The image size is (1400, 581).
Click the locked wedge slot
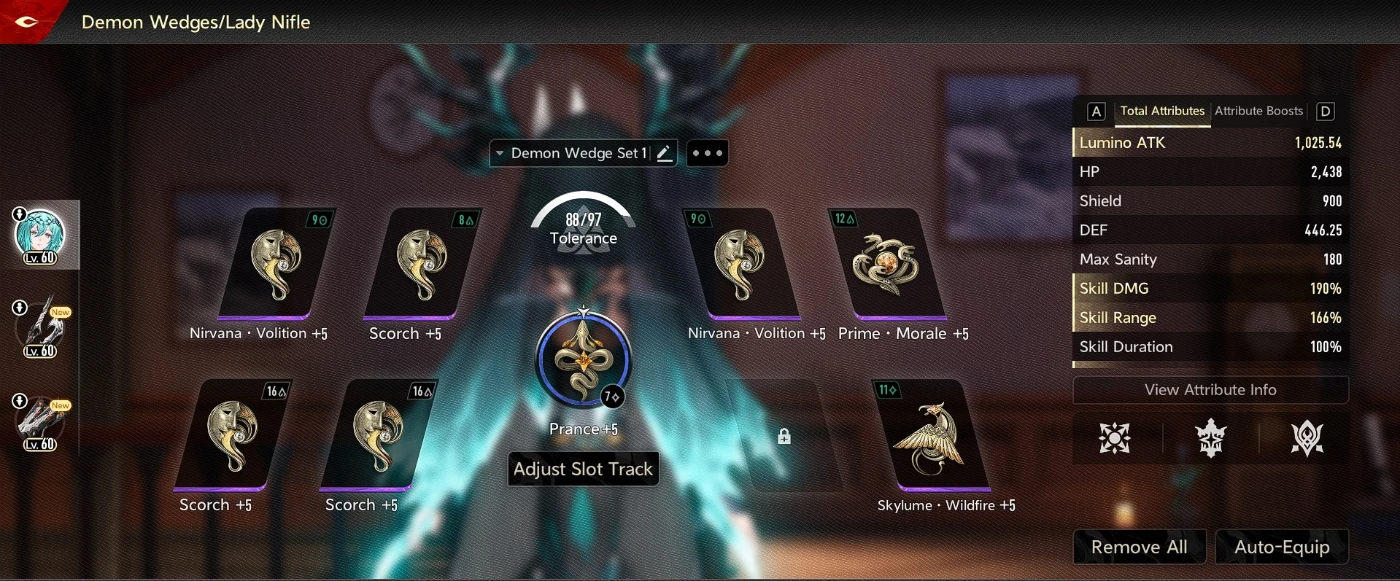tap(784, 437)
